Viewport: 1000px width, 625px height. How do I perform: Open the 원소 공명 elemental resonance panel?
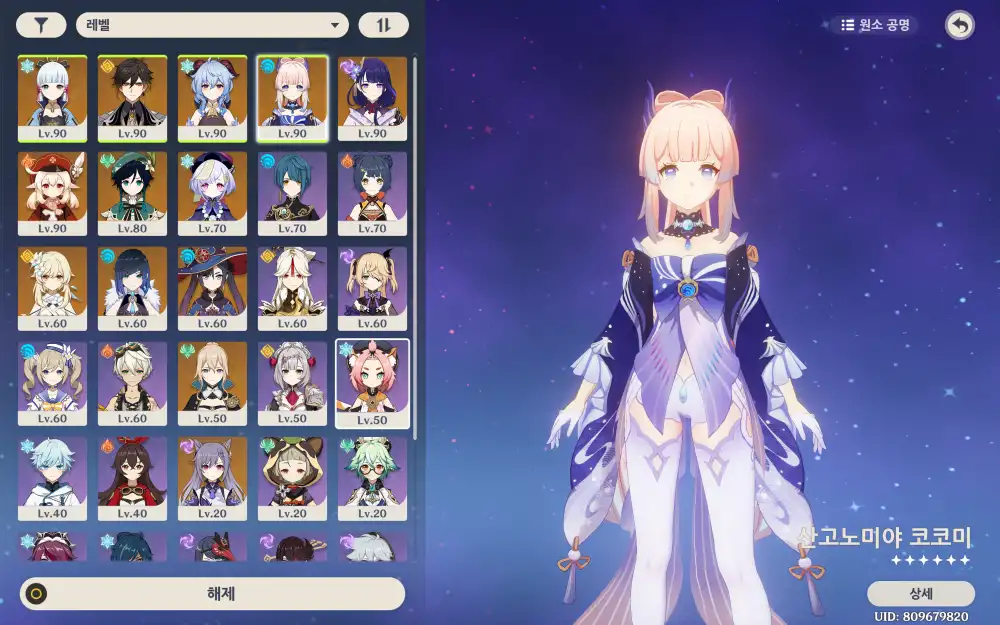(874, 25)
